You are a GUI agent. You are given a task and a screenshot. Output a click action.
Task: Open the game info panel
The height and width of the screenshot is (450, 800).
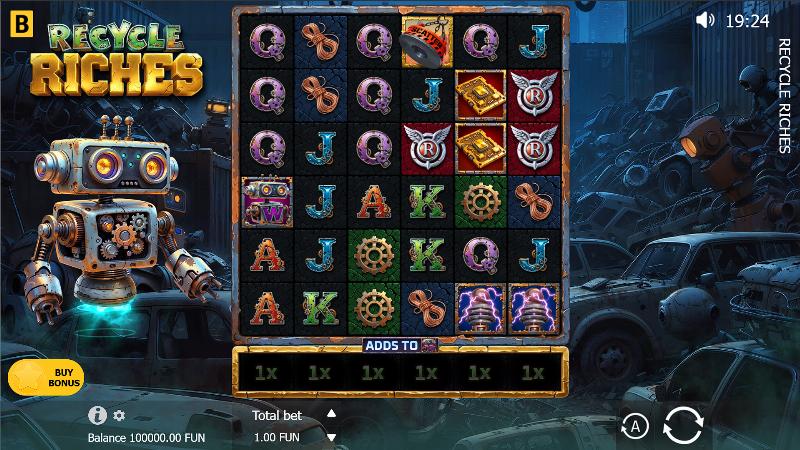pyautogui.click(x=98, y=415)
